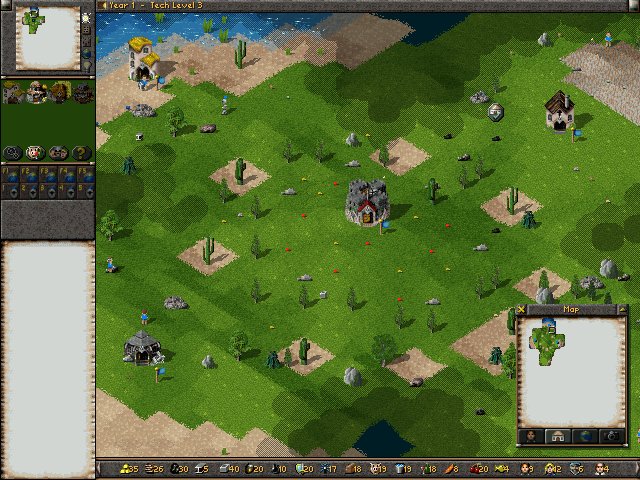The image size is (640, 480).
Task: Collapse the Map window with the arrow button
Action: pos(623,309)
